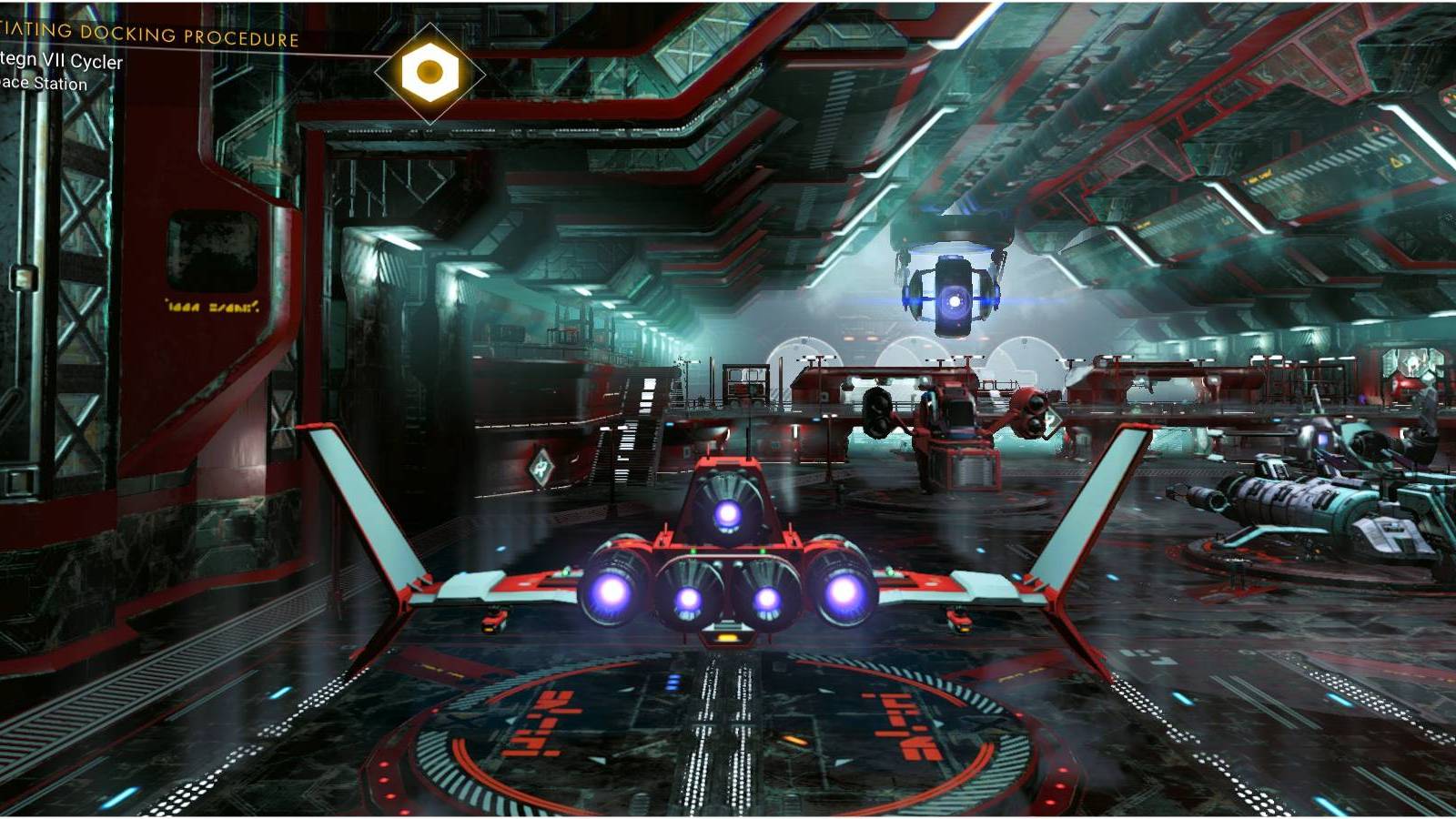Viewport: 1456px width, 819px height.
Task: Click the green indicator light on the ship hull
Action: tap(693, 551)
